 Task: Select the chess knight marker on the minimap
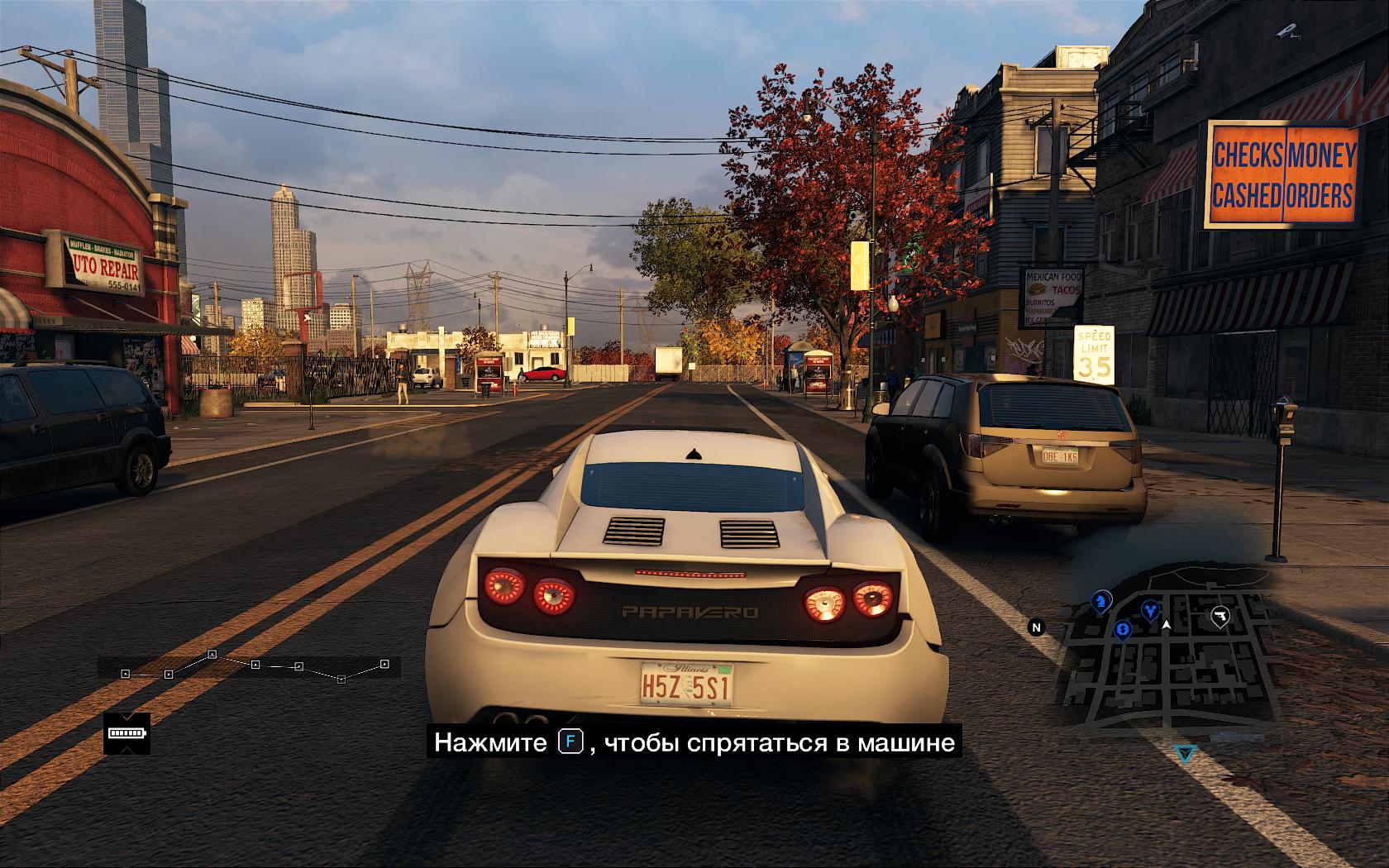[1100, 602]
